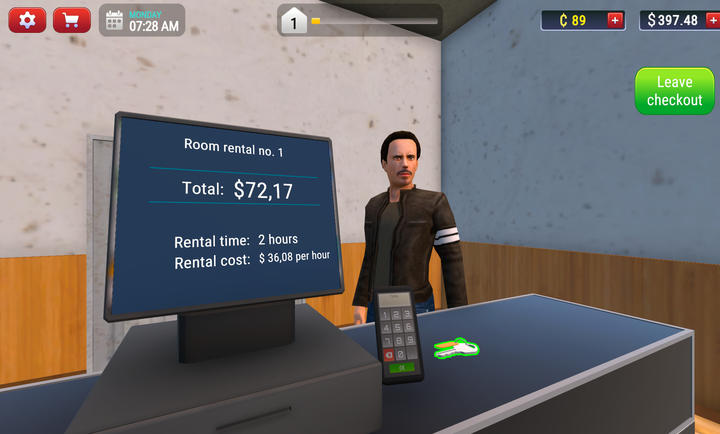Add more gold coins with plus button

(614, 20)
